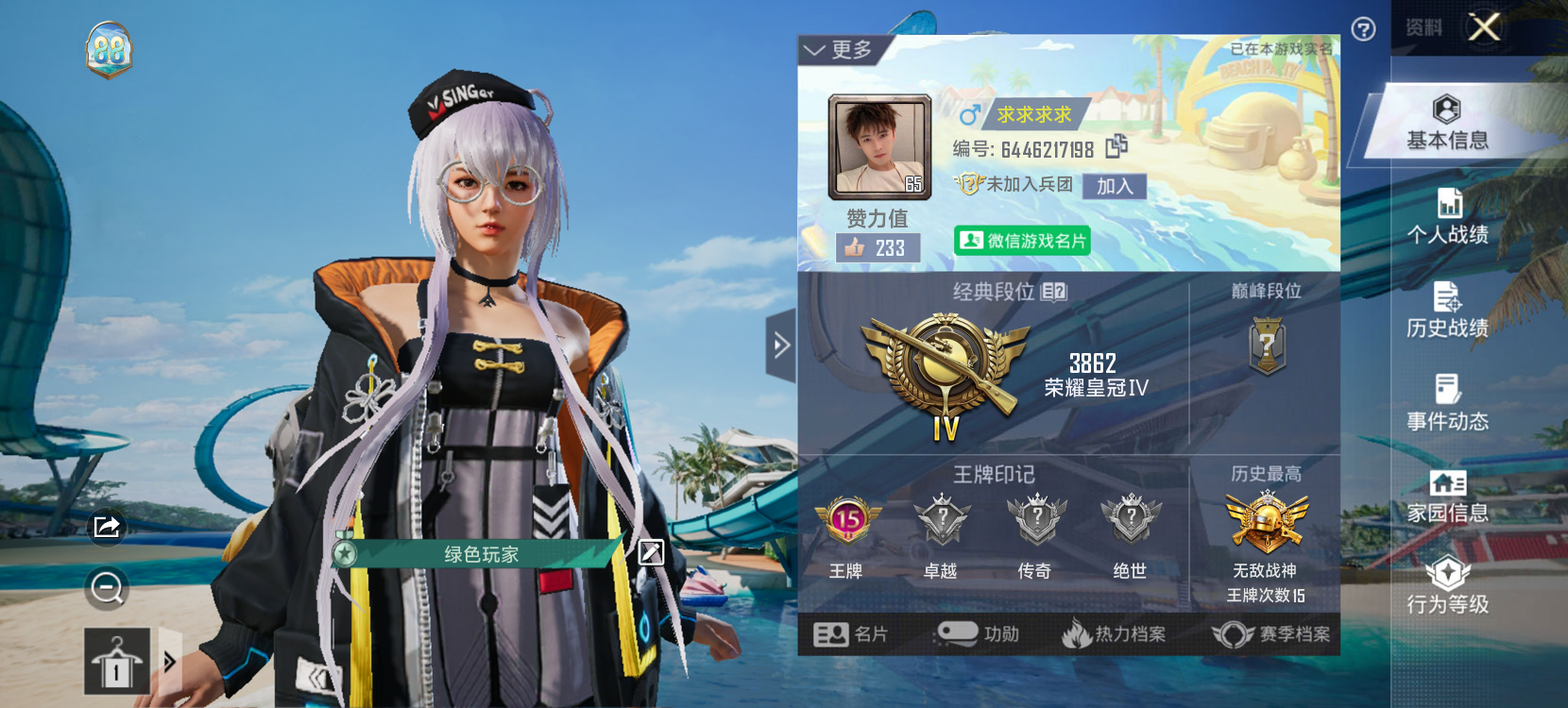
Task: Click the share arrow icon
Action: click(107, 526)
